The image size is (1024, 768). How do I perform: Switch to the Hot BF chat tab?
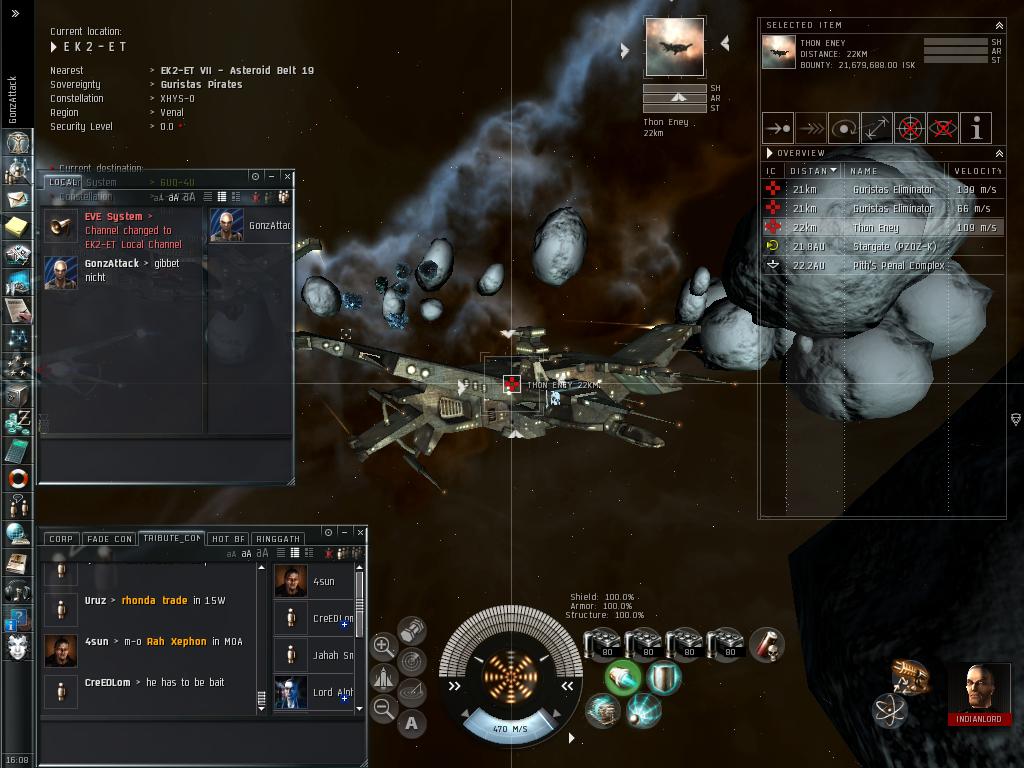tap(228, 539)
